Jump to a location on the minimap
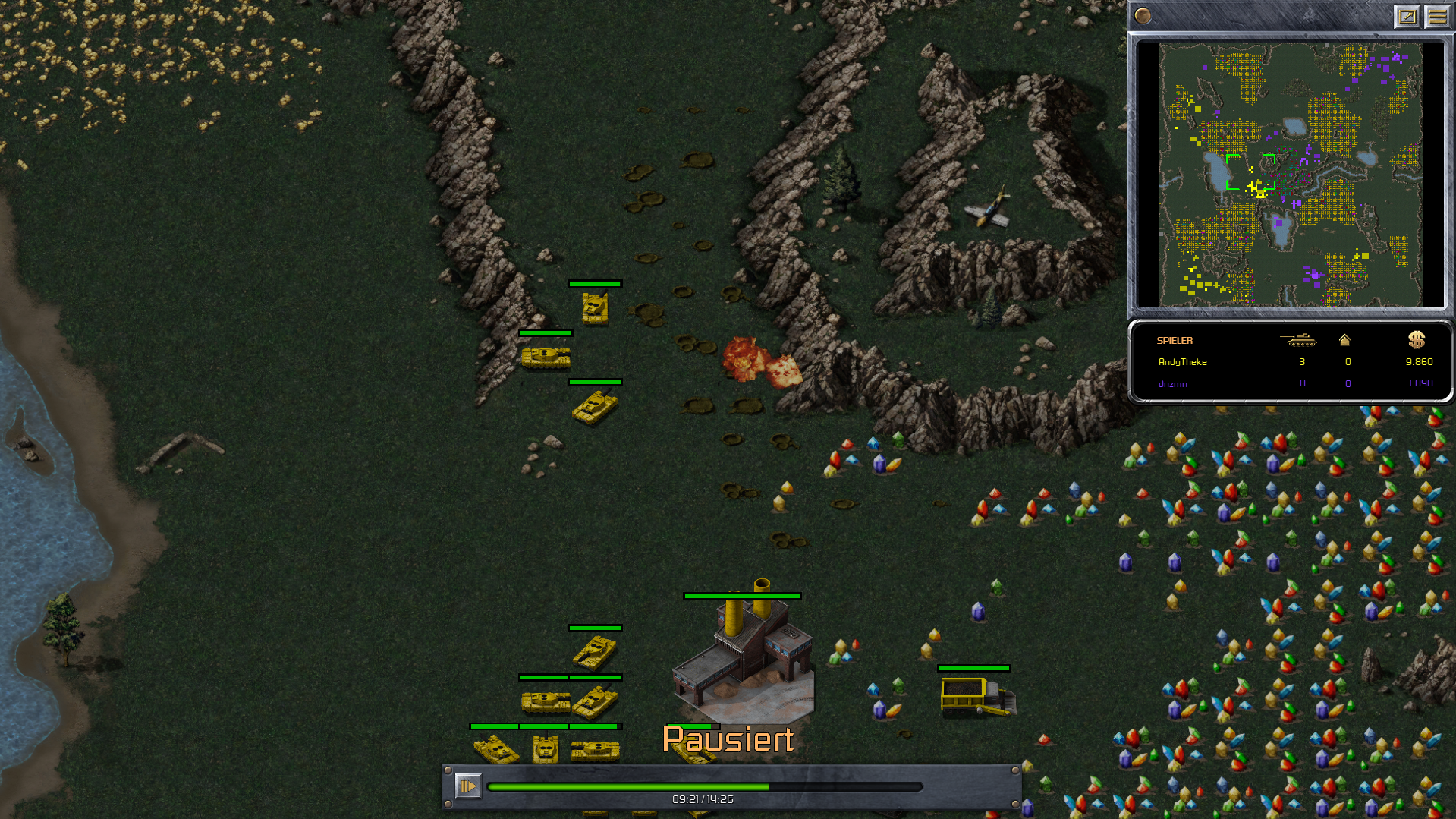 coord(1290,175)
